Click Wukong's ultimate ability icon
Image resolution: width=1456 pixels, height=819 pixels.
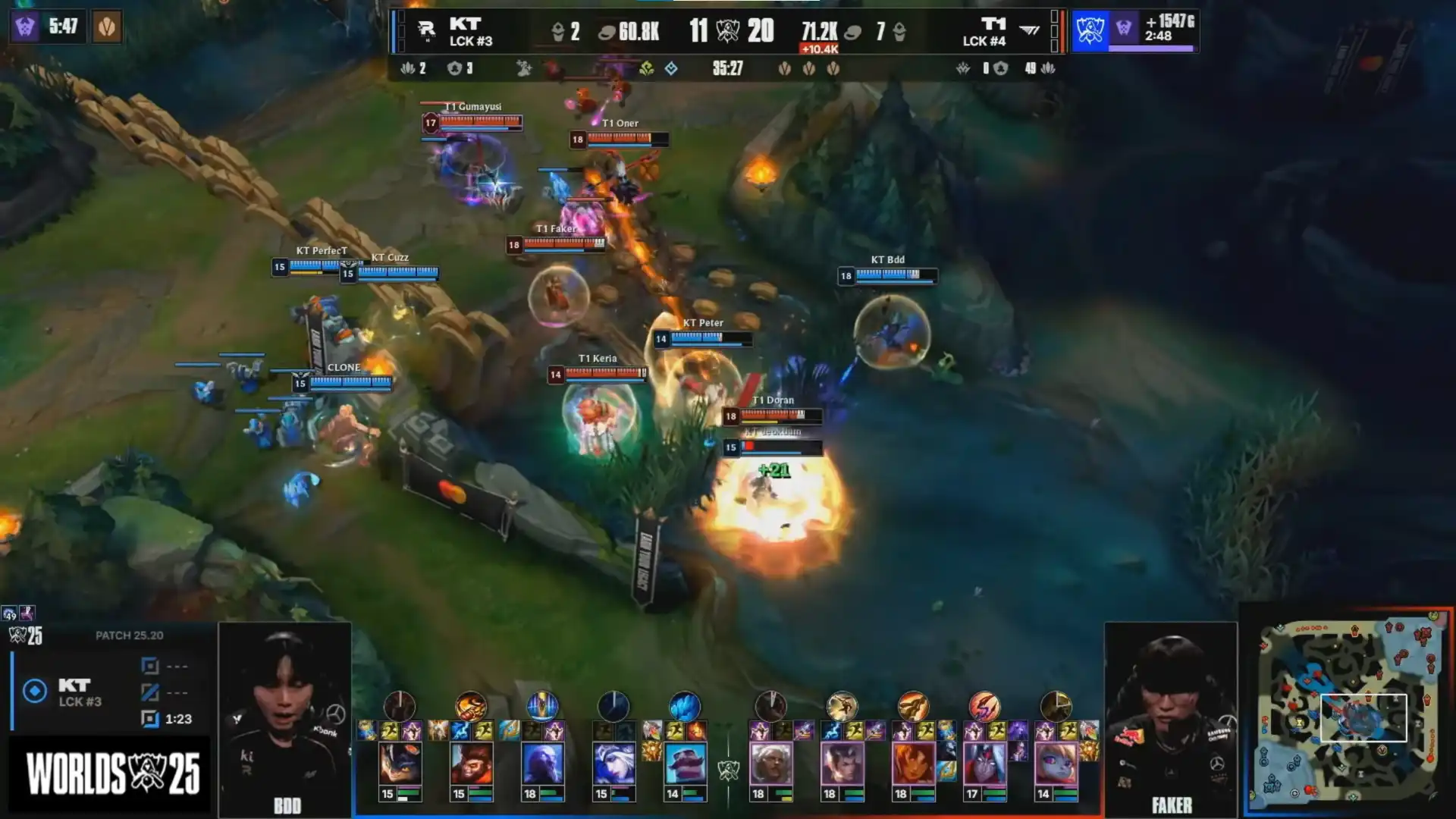[471, 706]
